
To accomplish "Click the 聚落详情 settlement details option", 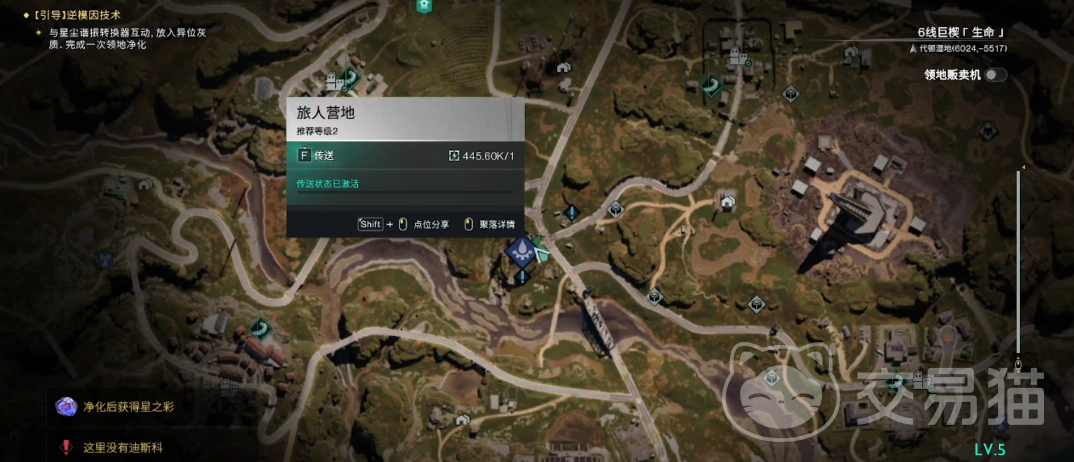I will pyautogui.click(x=495, y=224).
